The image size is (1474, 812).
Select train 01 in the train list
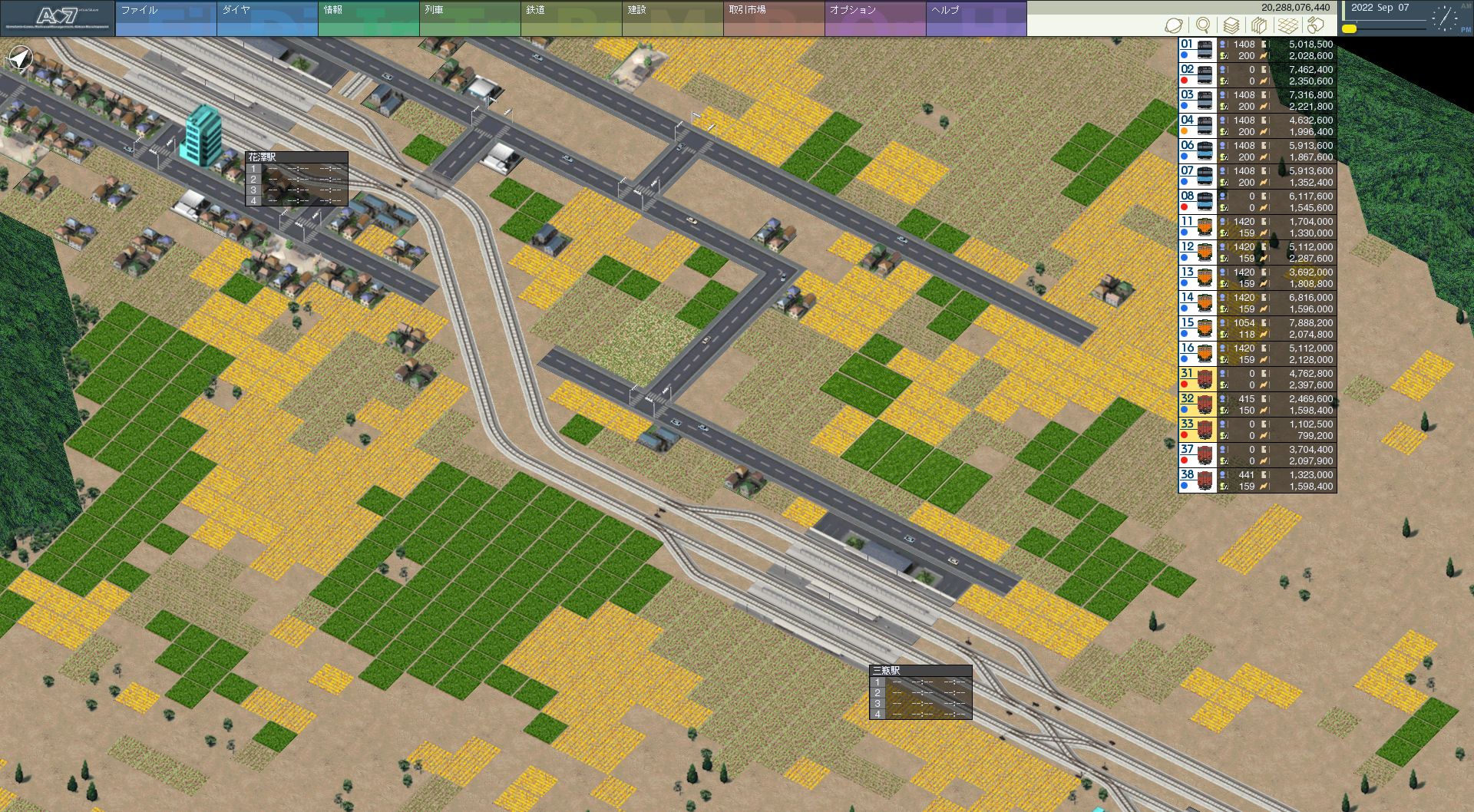1197,50
